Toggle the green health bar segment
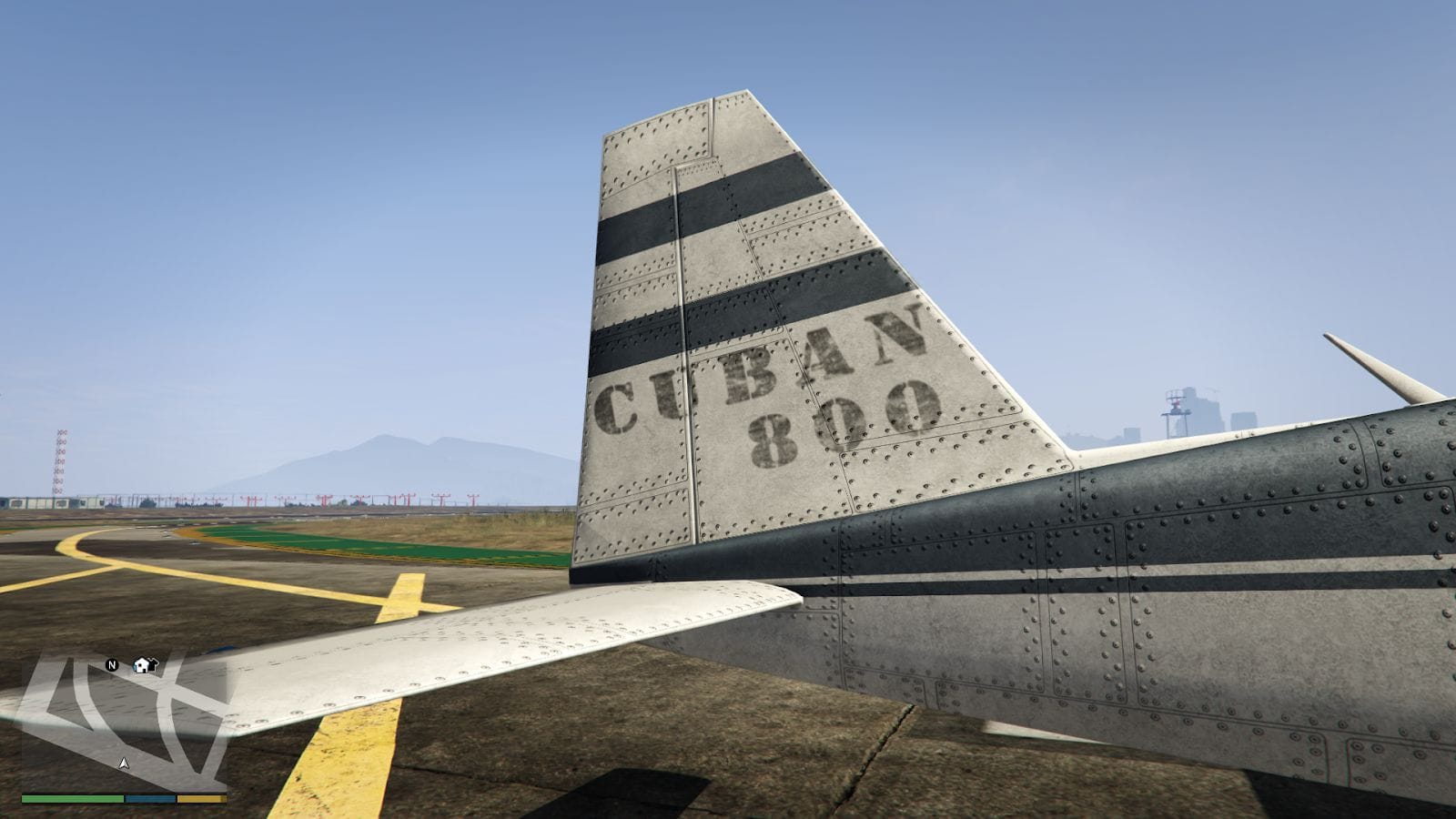 click(71, 798)
